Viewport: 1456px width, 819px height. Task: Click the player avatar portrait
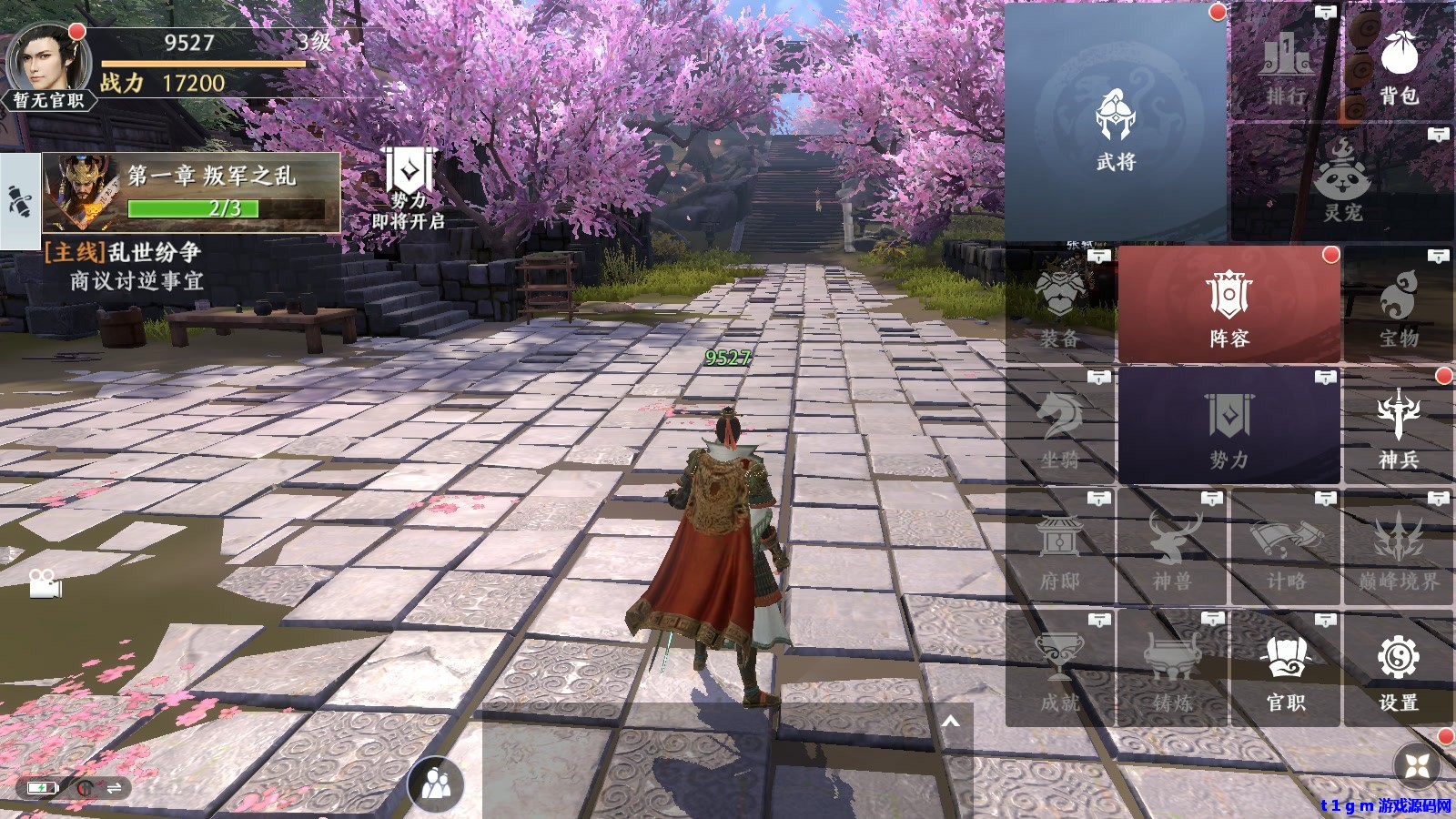click(x=47, y=62)
